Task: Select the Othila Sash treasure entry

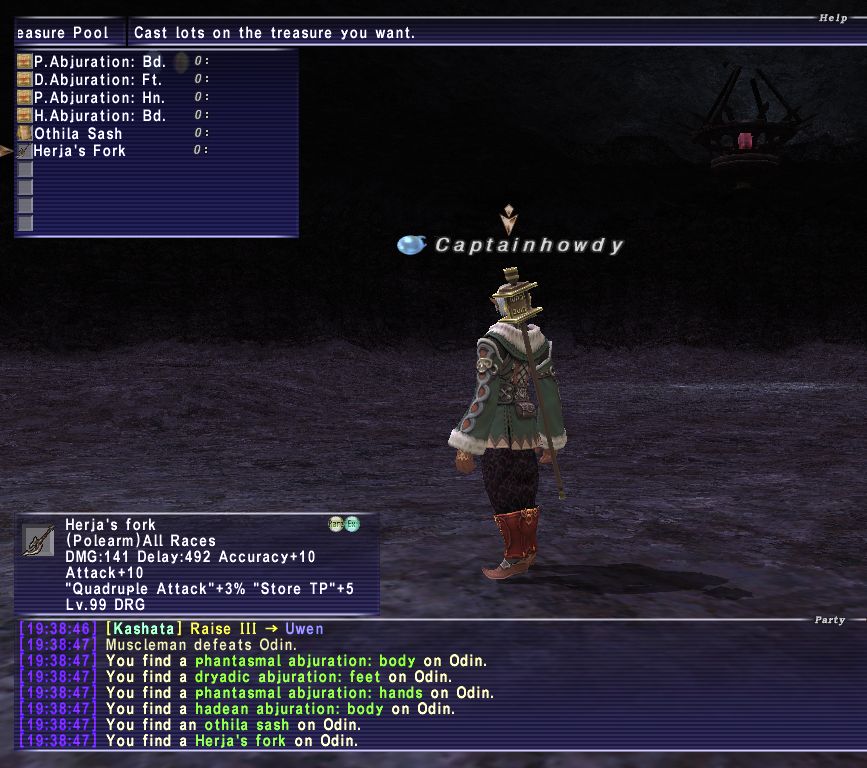Action: tap(78, 133)
